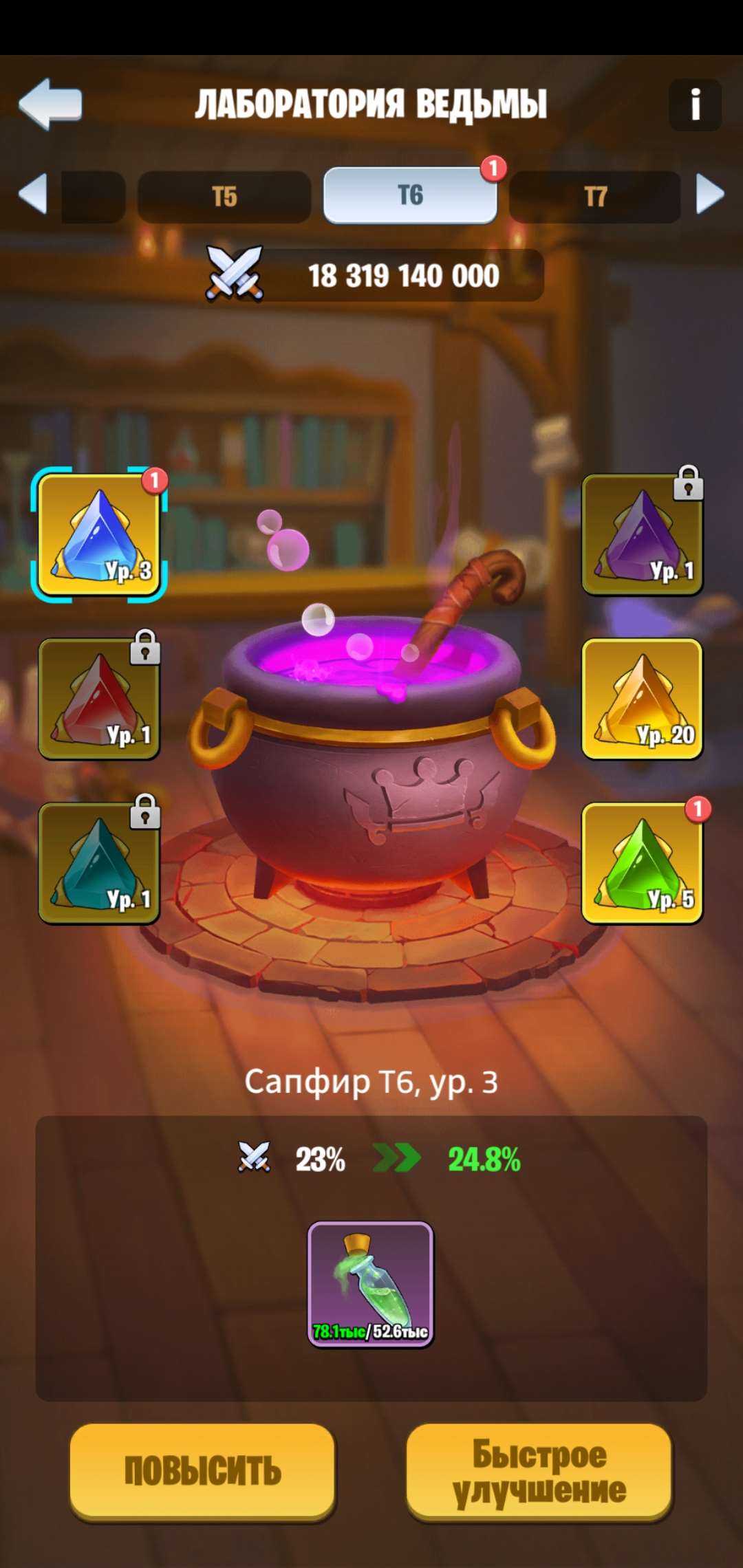The image size is (743, 1568).
Task: Choose the level 20 yellow gem
Action: click(x=642, y=699)
